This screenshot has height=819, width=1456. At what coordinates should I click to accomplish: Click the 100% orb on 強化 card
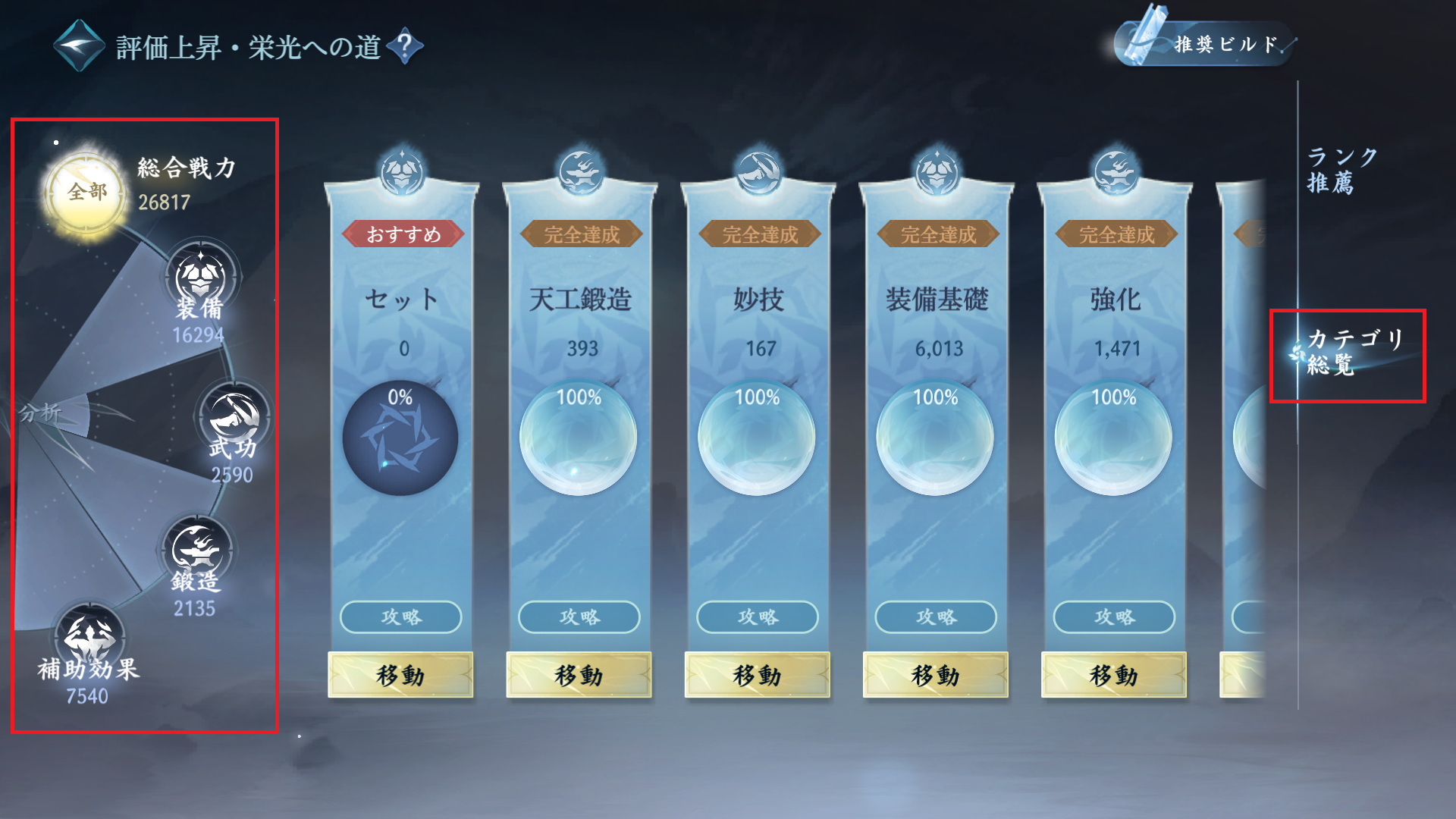click(1112, 438)
